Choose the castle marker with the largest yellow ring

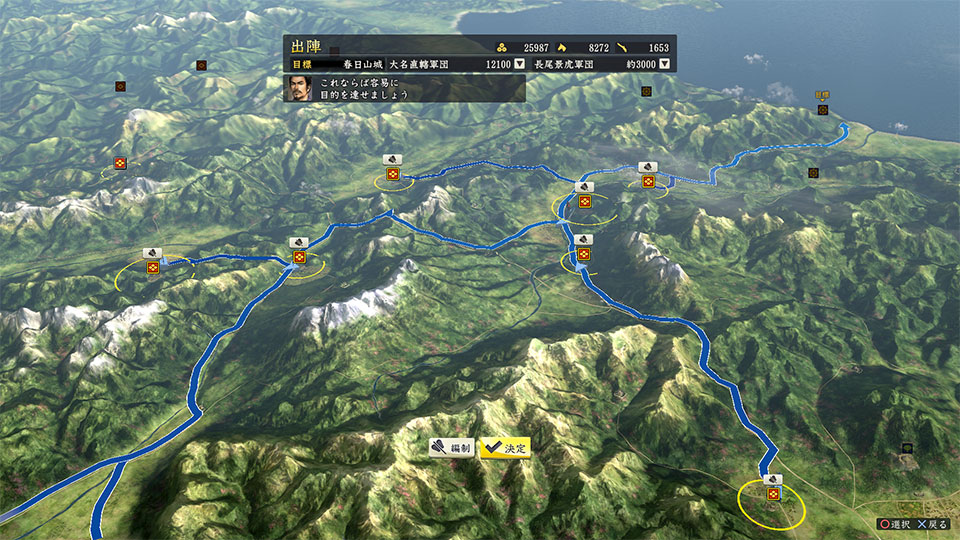pos(773,494)
